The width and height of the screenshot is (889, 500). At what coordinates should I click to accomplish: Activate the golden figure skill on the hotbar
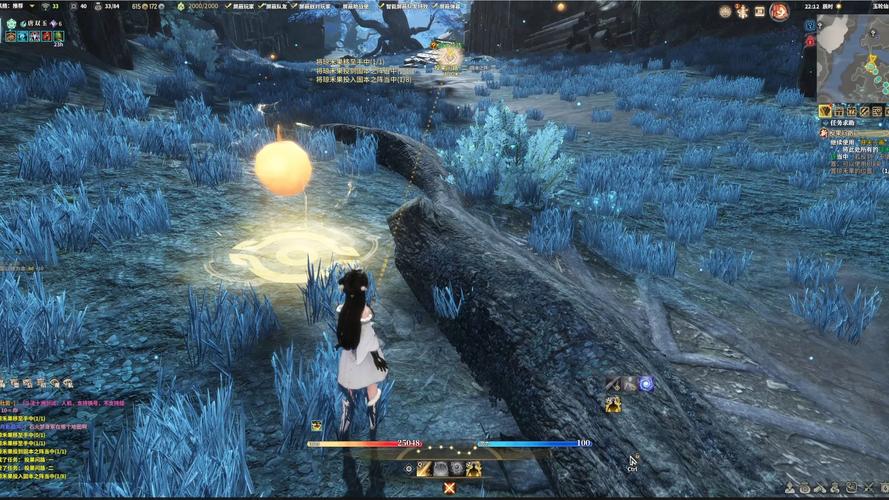tap(473, 468)
